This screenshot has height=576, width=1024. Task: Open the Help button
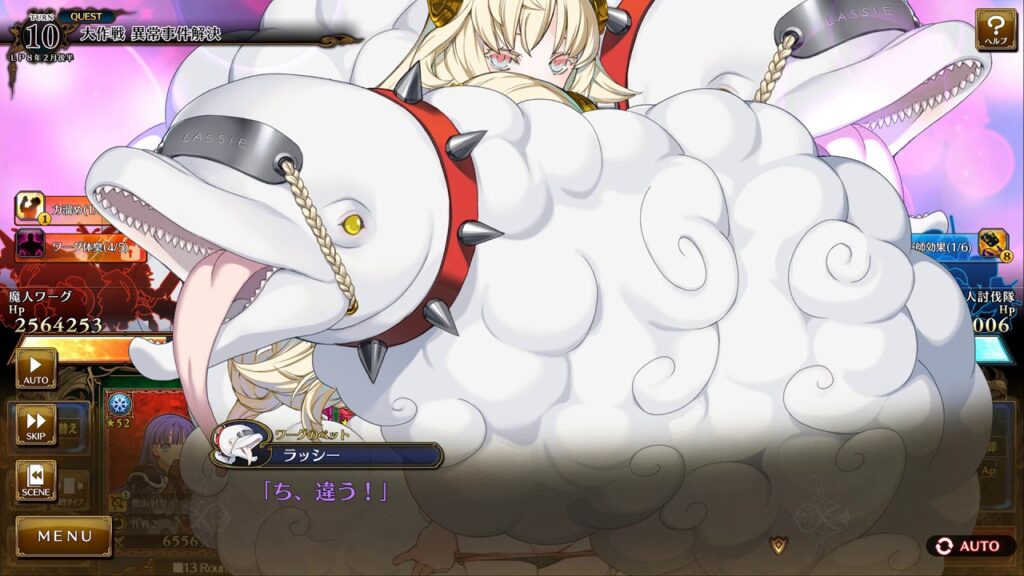point(996,30)
